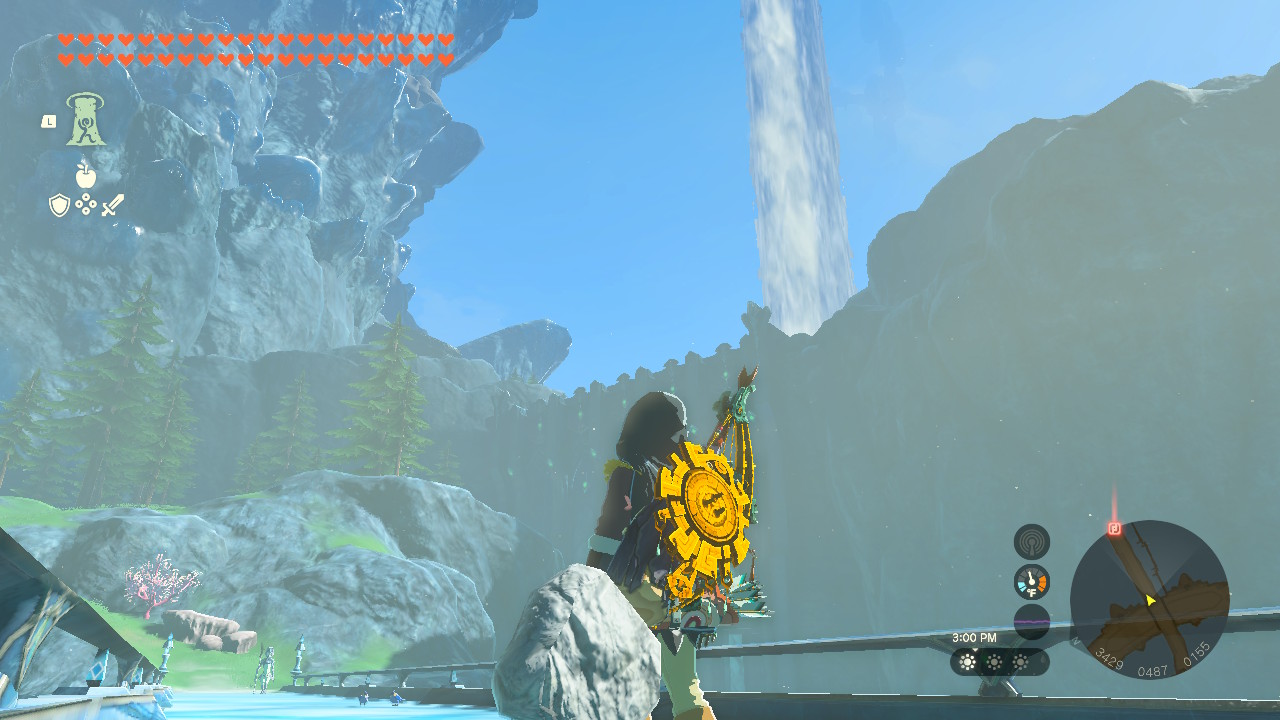This screenshot has width=1280, height=720.
Task: Click the L button prompt badge
Action: point(49,121)
